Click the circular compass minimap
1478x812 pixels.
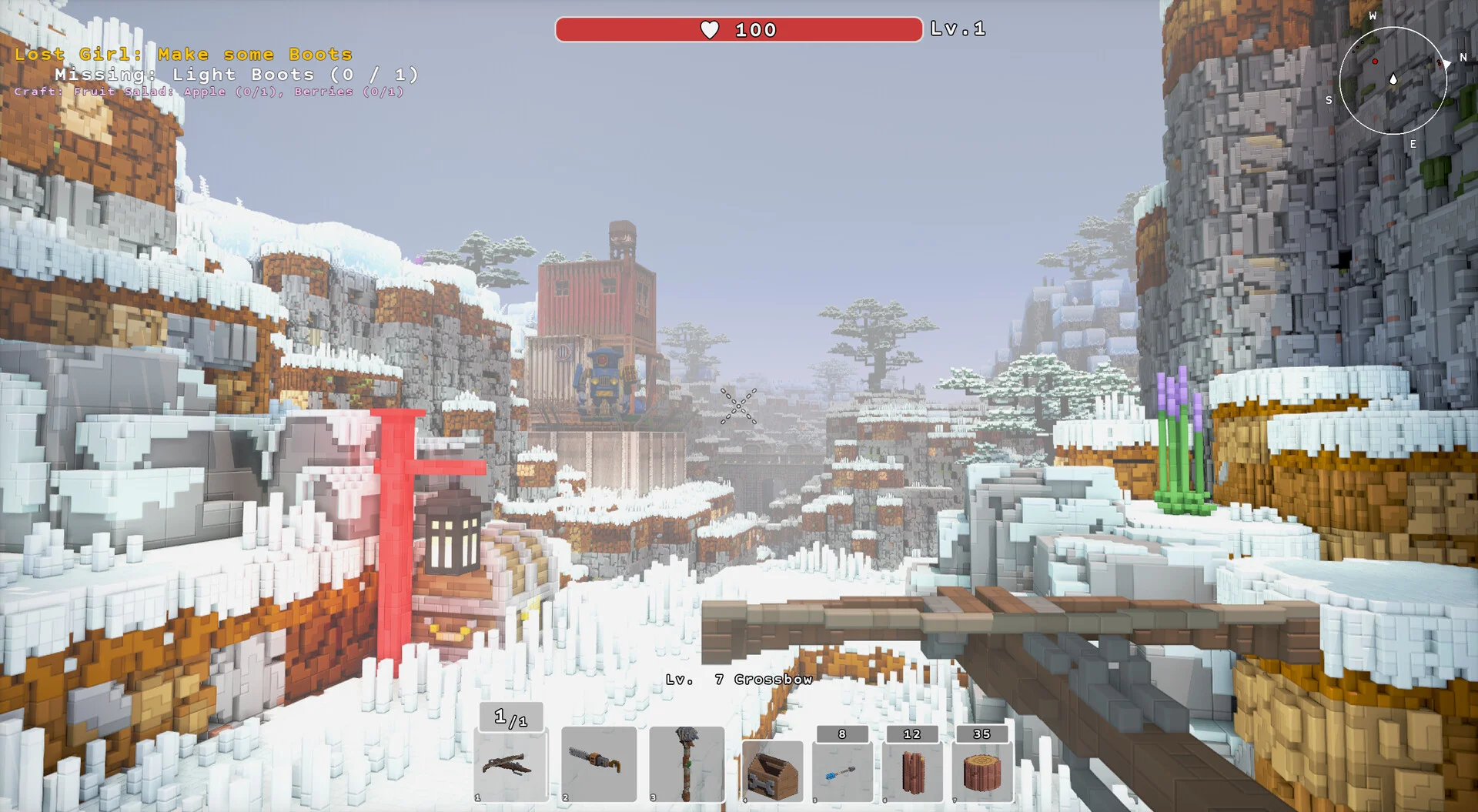pos(1393,80)
